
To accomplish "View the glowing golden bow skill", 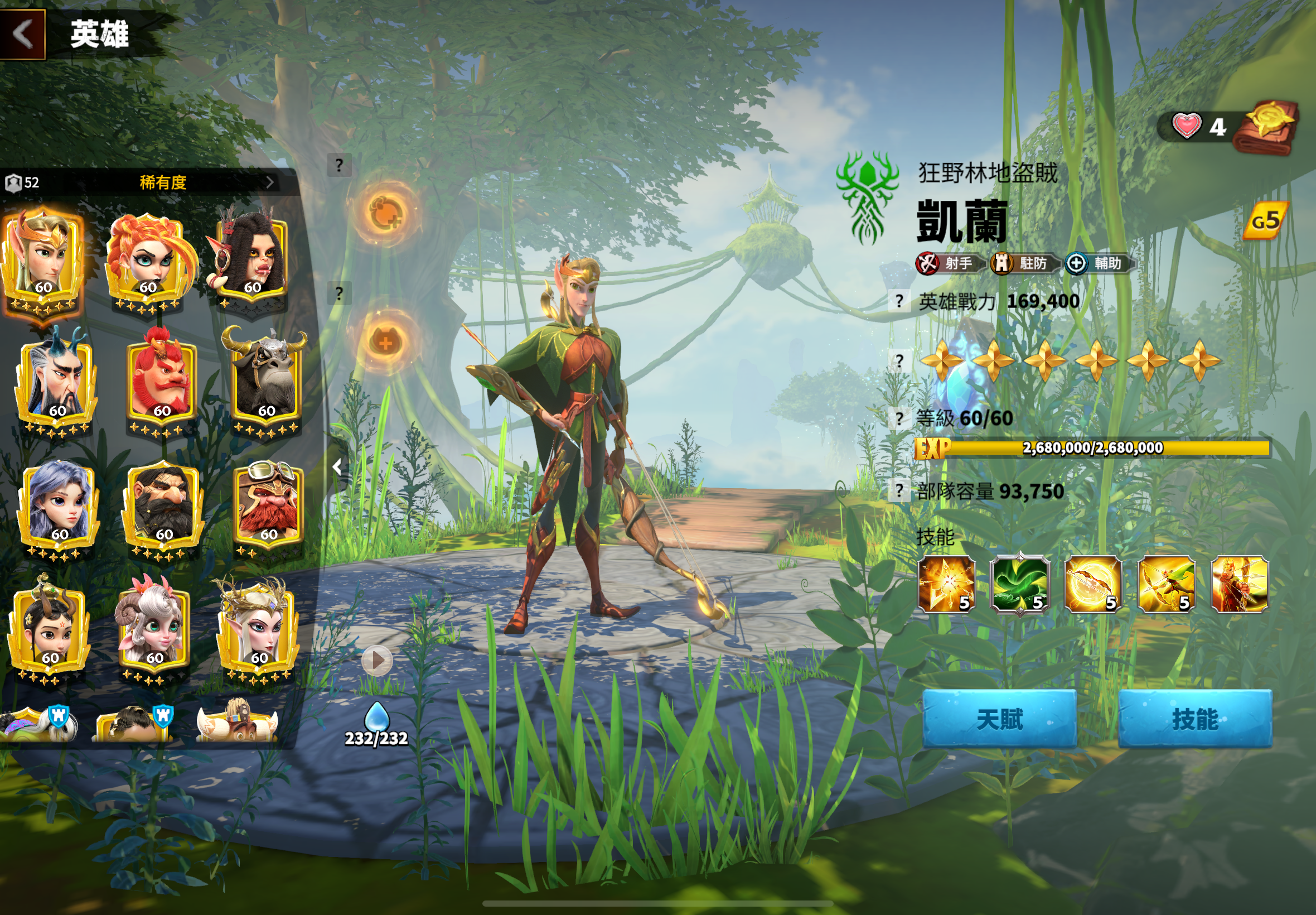I will (x=1092, y=584).
